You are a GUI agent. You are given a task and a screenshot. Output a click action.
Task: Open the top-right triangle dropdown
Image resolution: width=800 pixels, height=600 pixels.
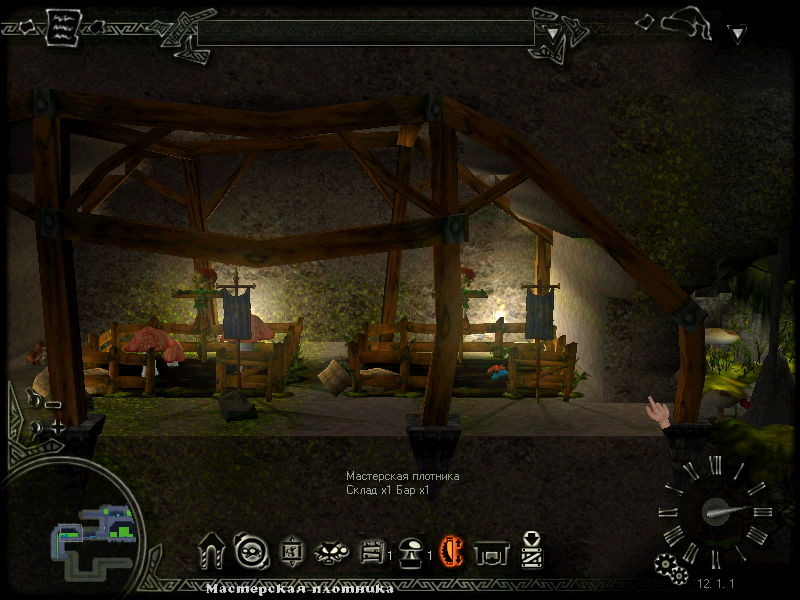tap(737, 34)
